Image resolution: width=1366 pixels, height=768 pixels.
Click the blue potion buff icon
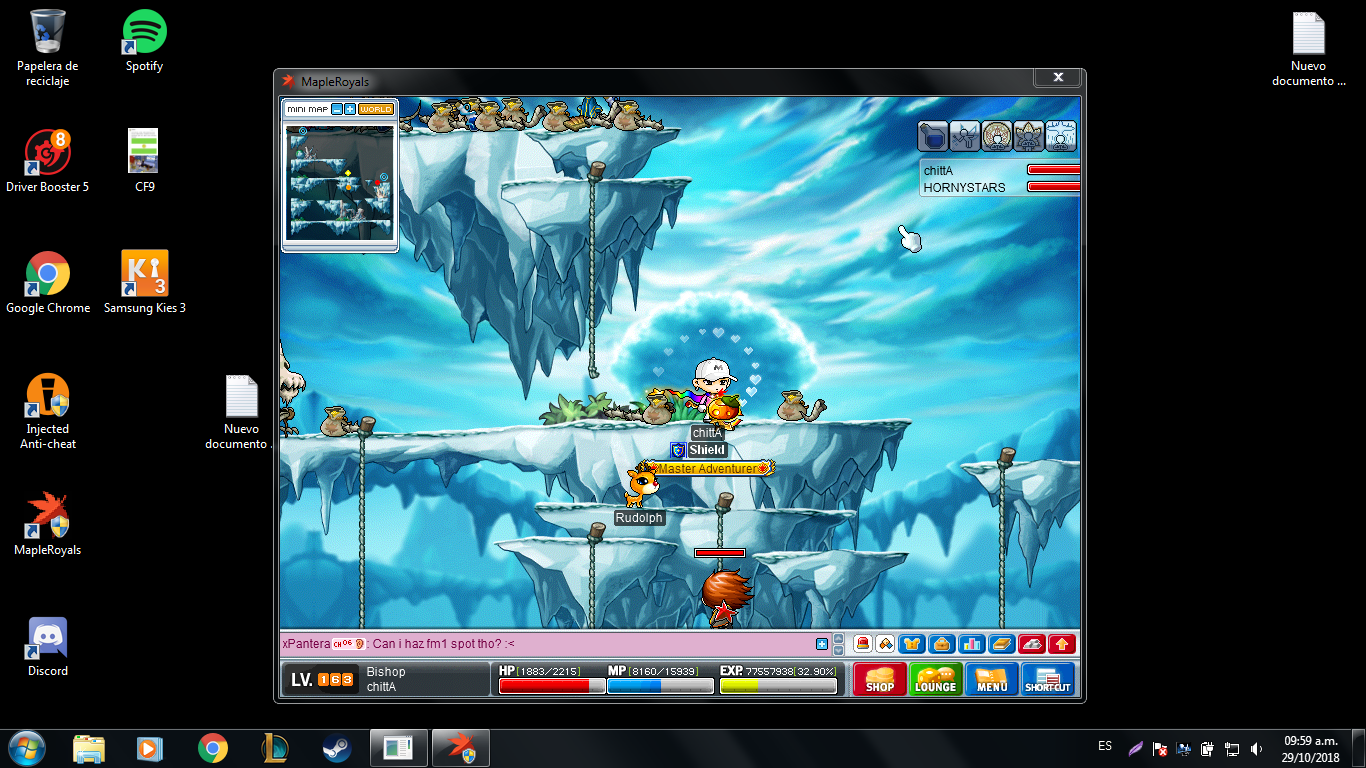[932, 137]
